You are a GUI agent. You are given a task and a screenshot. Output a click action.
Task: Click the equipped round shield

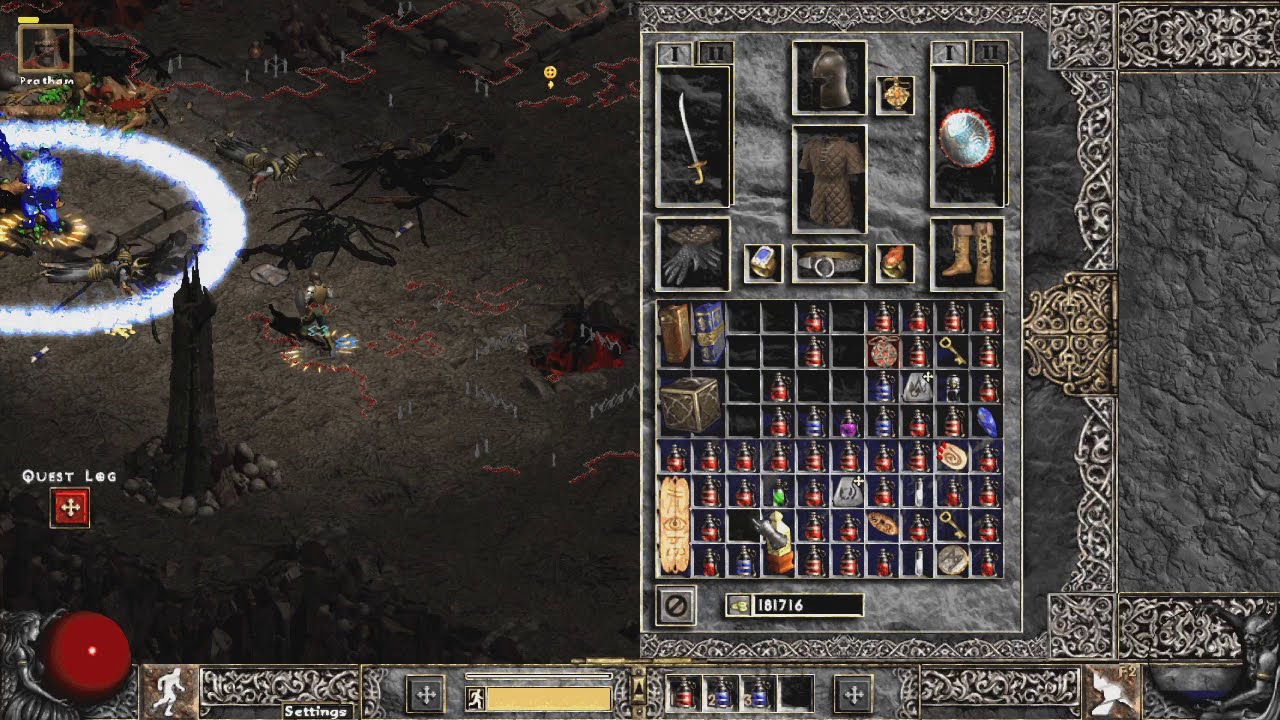tap(967, 137)
